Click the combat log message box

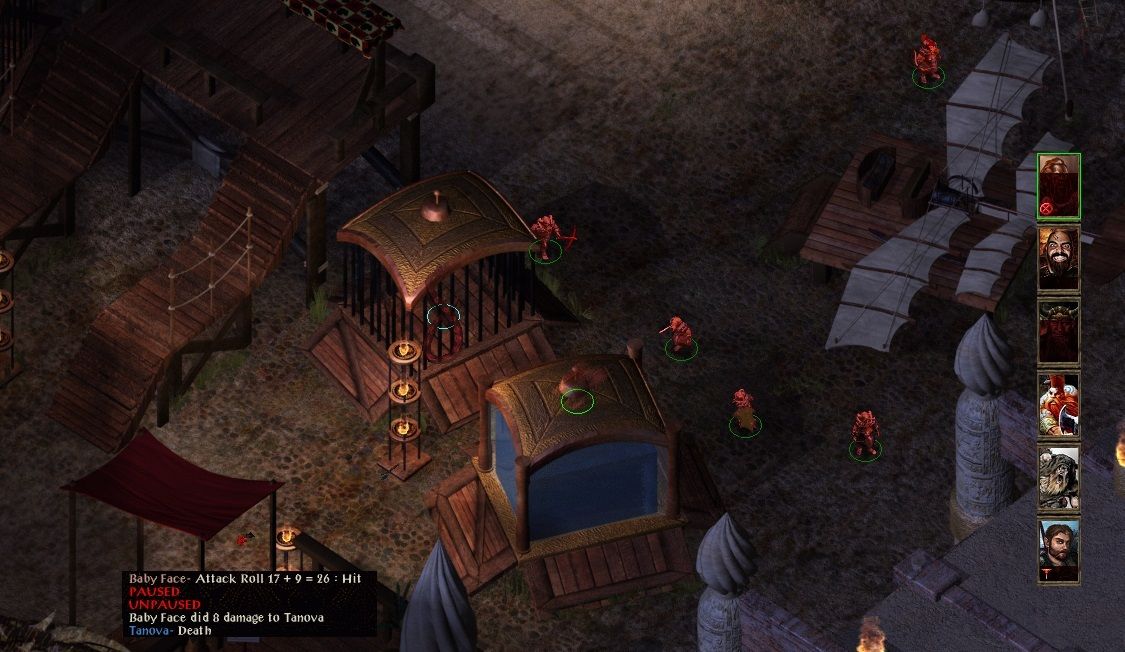(249, 604)
